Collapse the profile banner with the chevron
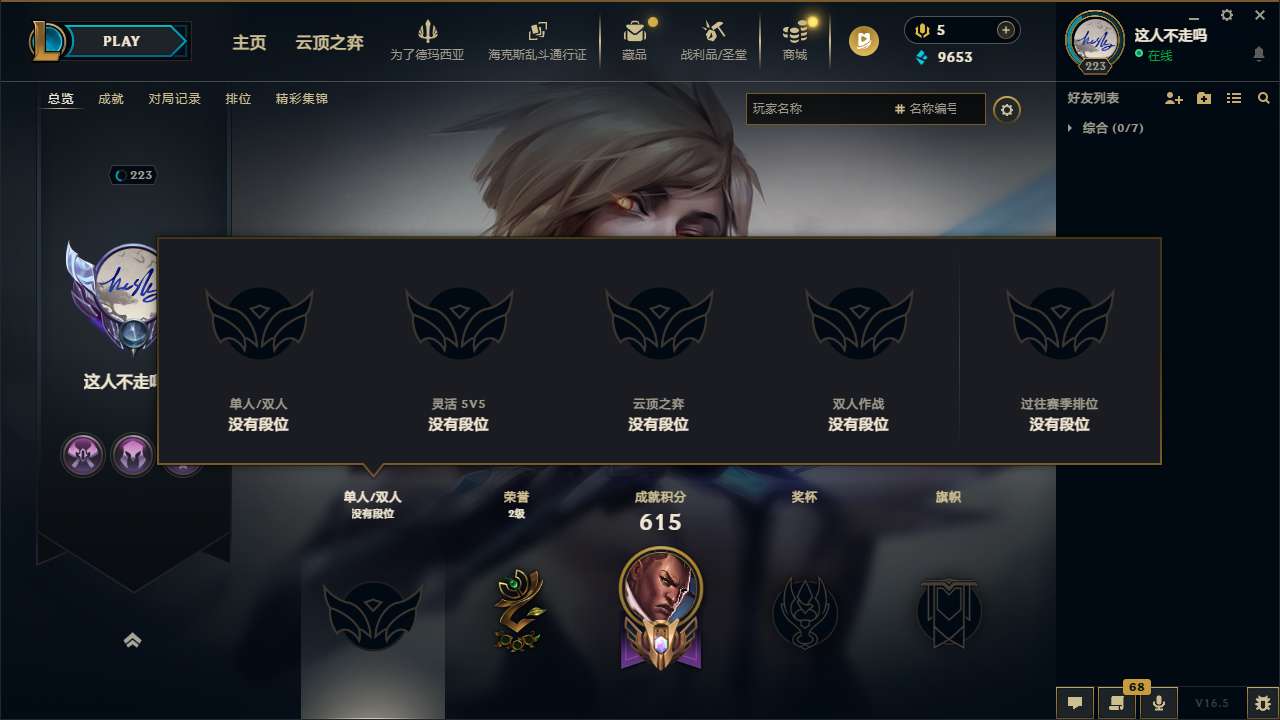Screen dimensions: 1280x720 click(x=133, y=640)
